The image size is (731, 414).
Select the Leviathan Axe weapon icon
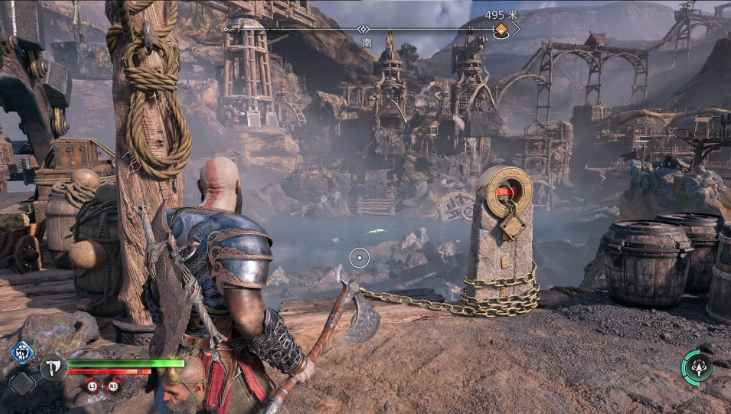[52, 366]
